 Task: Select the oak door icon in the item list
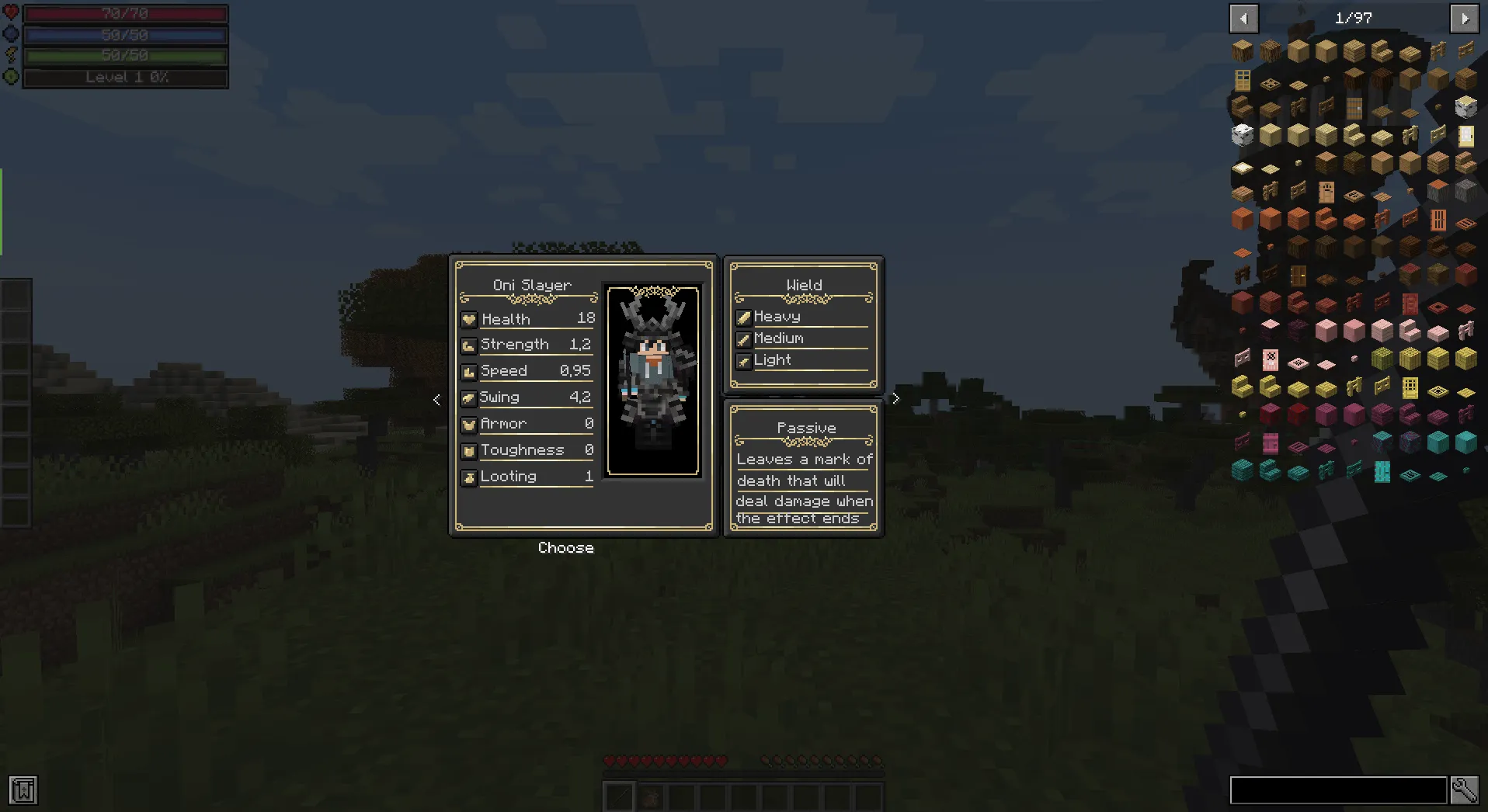pyautogui.click(x=1243, y=80)
